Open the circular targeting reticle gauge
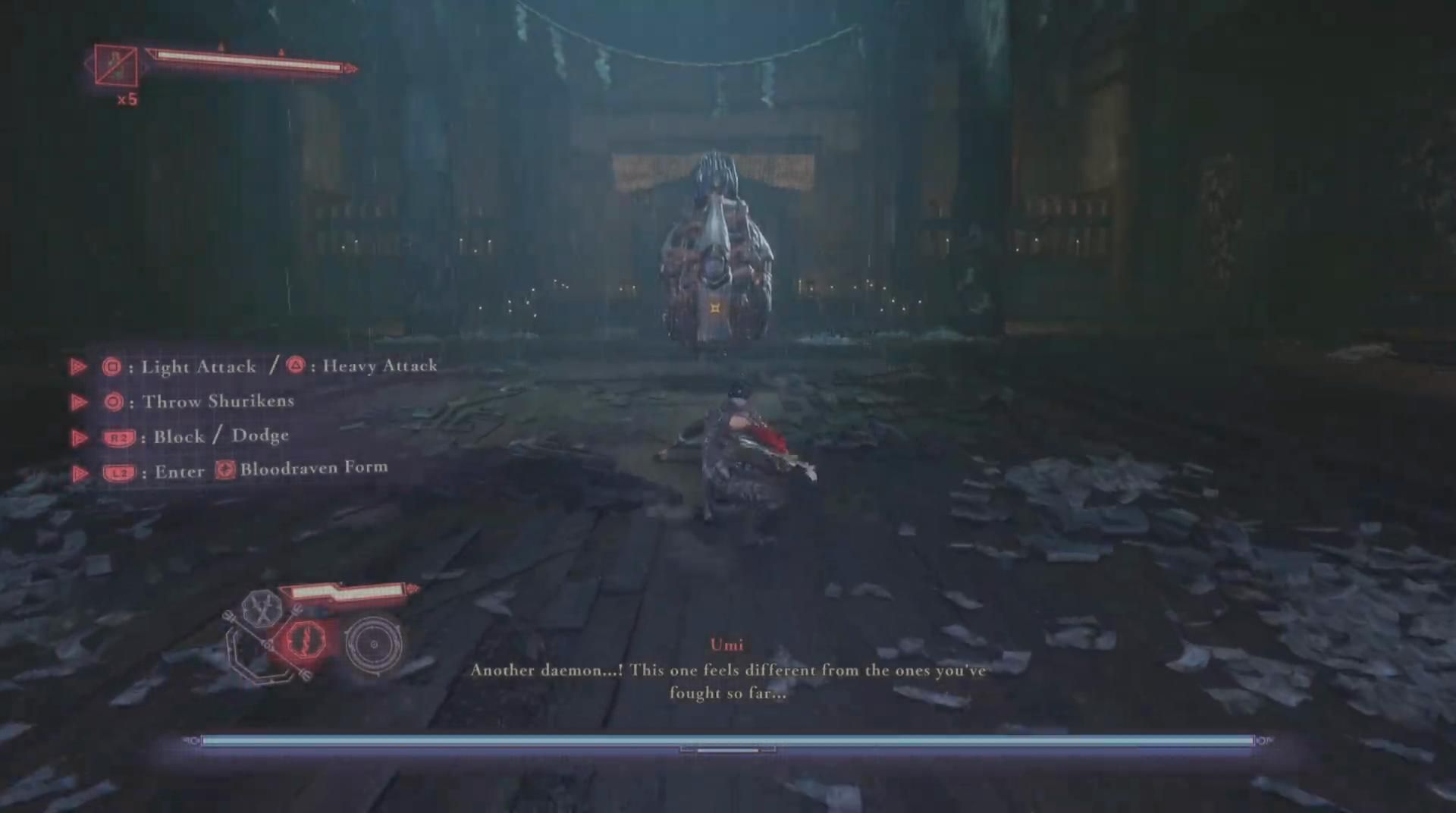Viewport: 1456px width, 813px height. (373, 646)
